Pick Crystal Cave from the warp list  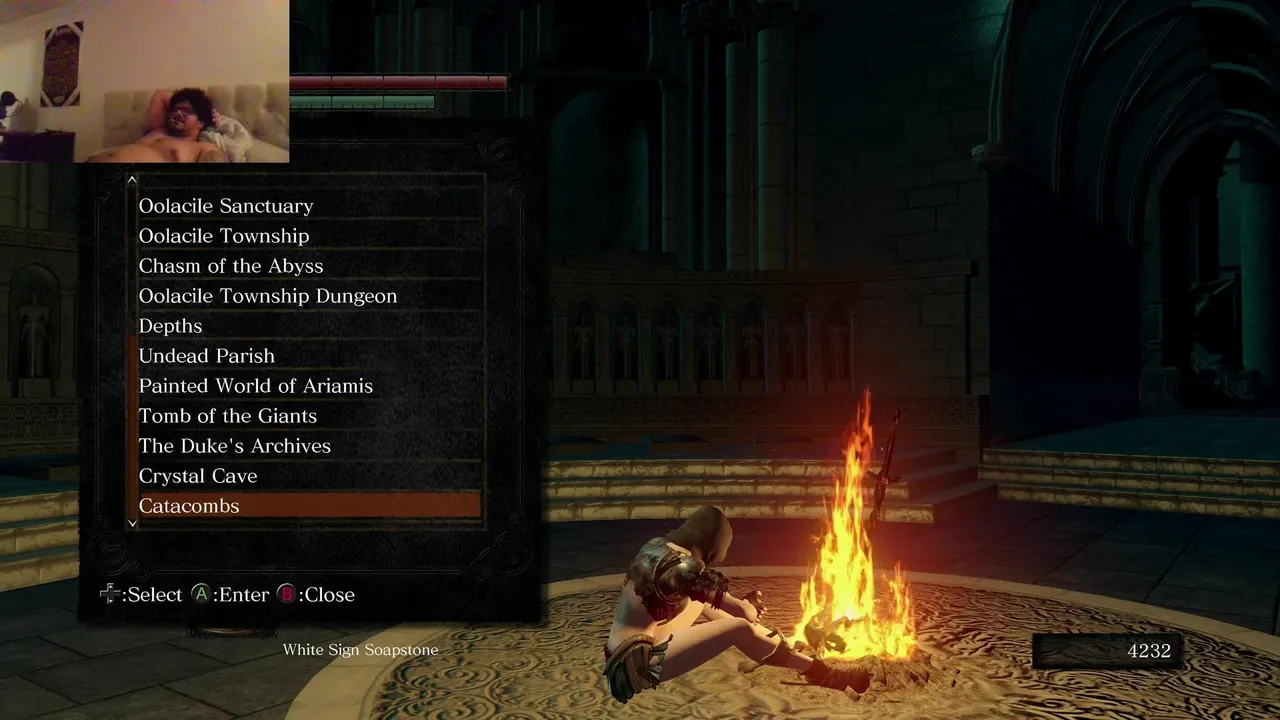pos(198,476)
